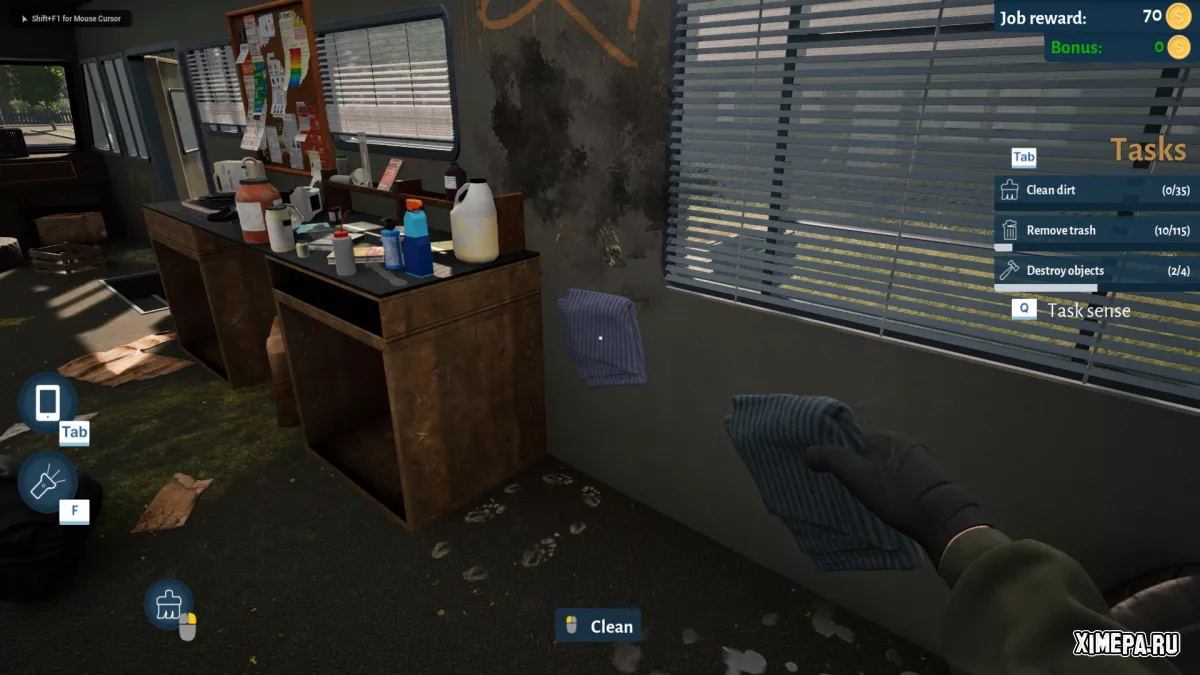Open the Tasks panel header
The width and height of the screenshot is (1200, 675).
[1147, 151]
